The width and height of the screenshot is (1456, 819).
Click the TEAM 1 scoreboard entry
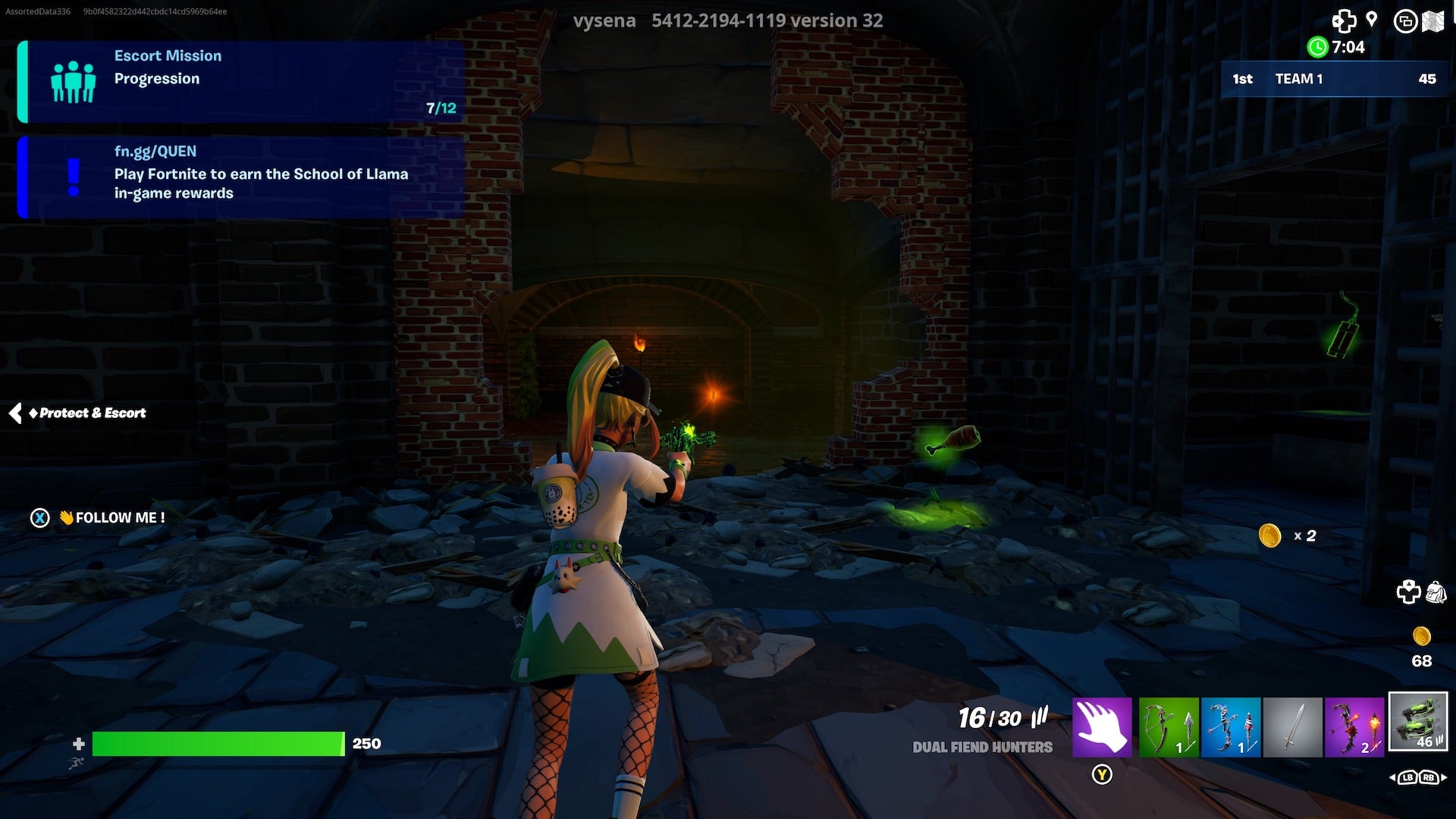(x=1335, y=79)
